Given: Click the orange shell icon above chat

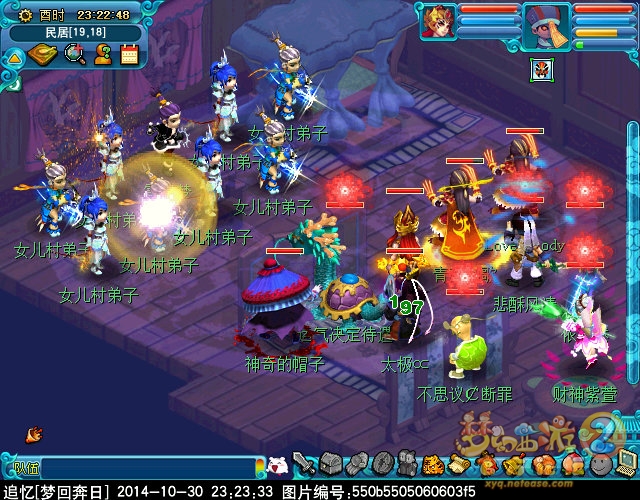Looking at the screenshot, I should click(x=34, y=434).
